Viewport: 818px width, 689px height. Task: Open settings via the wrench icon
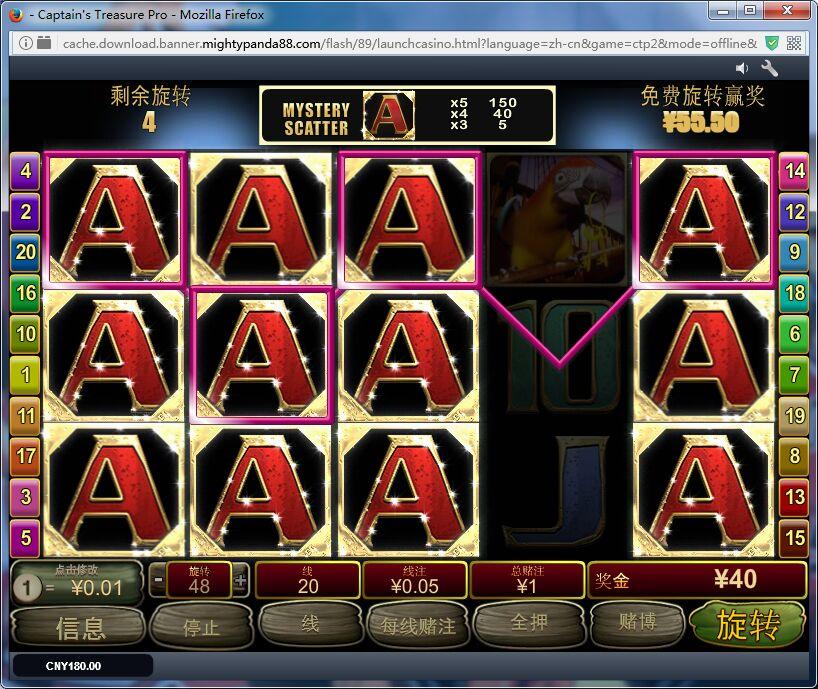(x=770, y=68)
